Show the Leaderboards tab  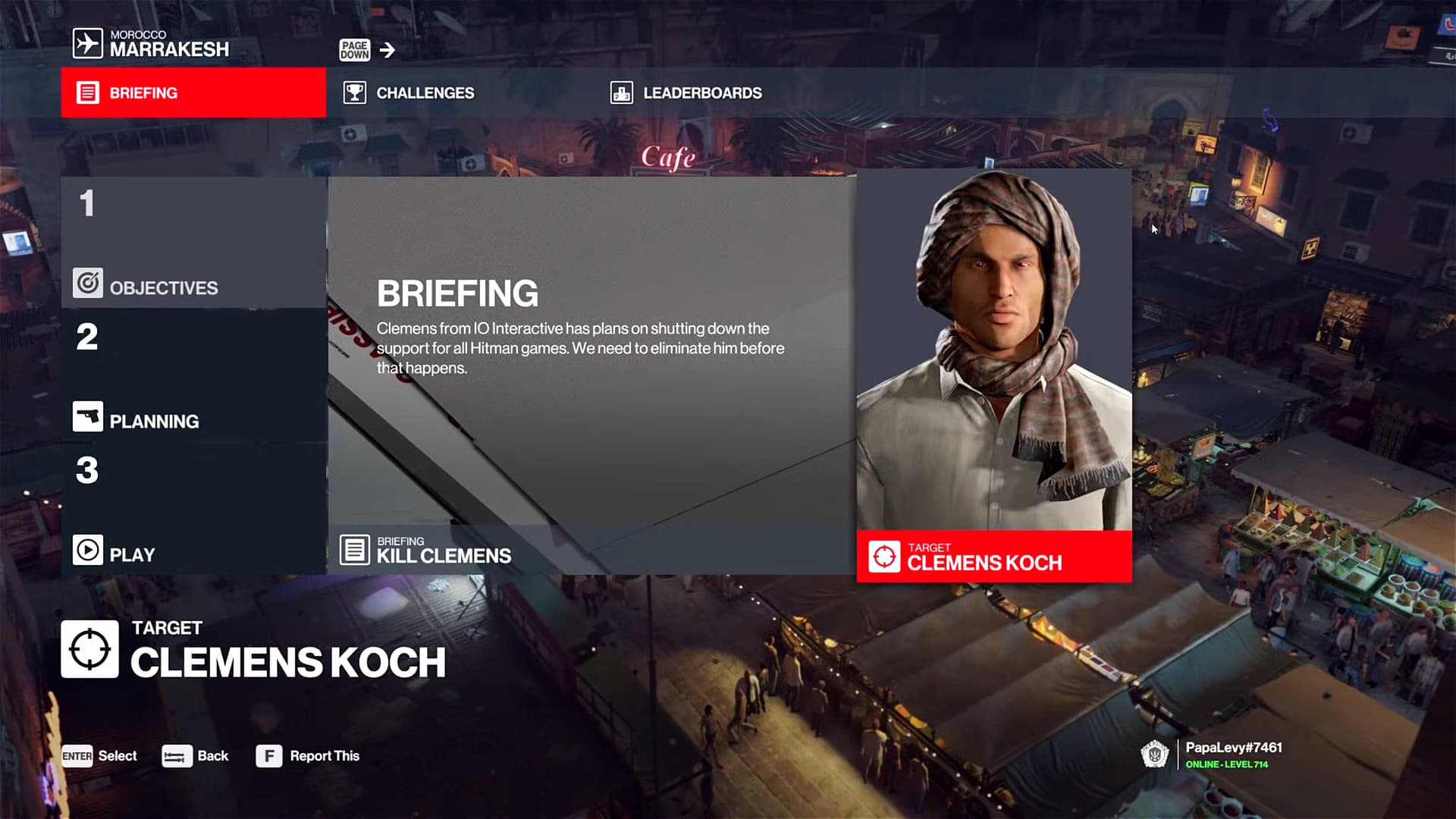(x=701, y=93)
